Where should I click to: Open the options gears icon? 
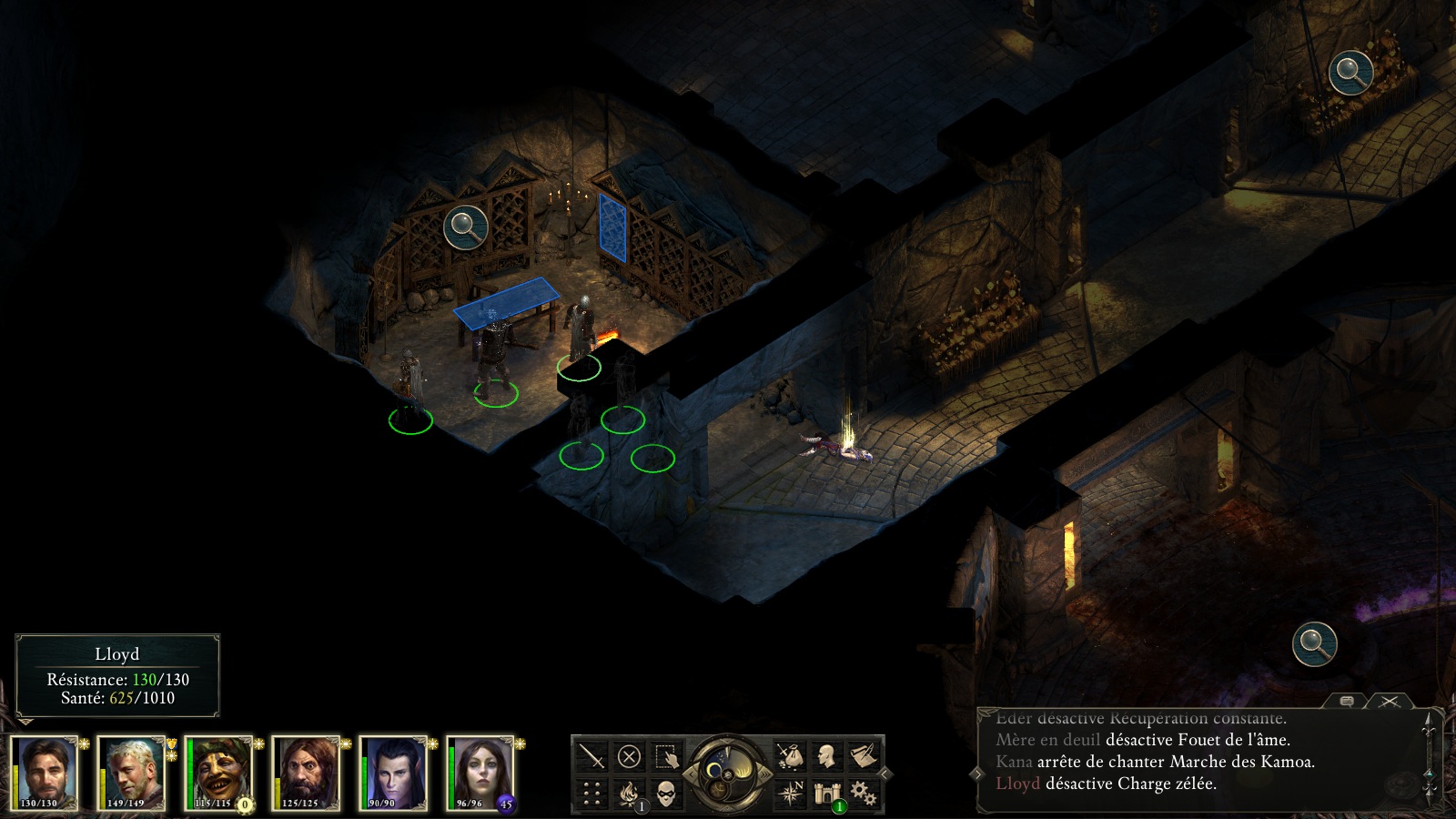click(x=863, y=794)
